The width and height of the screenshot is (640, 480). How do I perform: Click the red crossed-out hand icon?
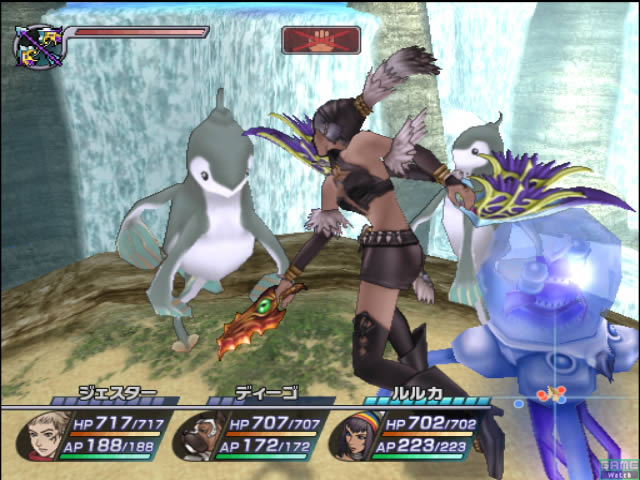coord(307,40)
